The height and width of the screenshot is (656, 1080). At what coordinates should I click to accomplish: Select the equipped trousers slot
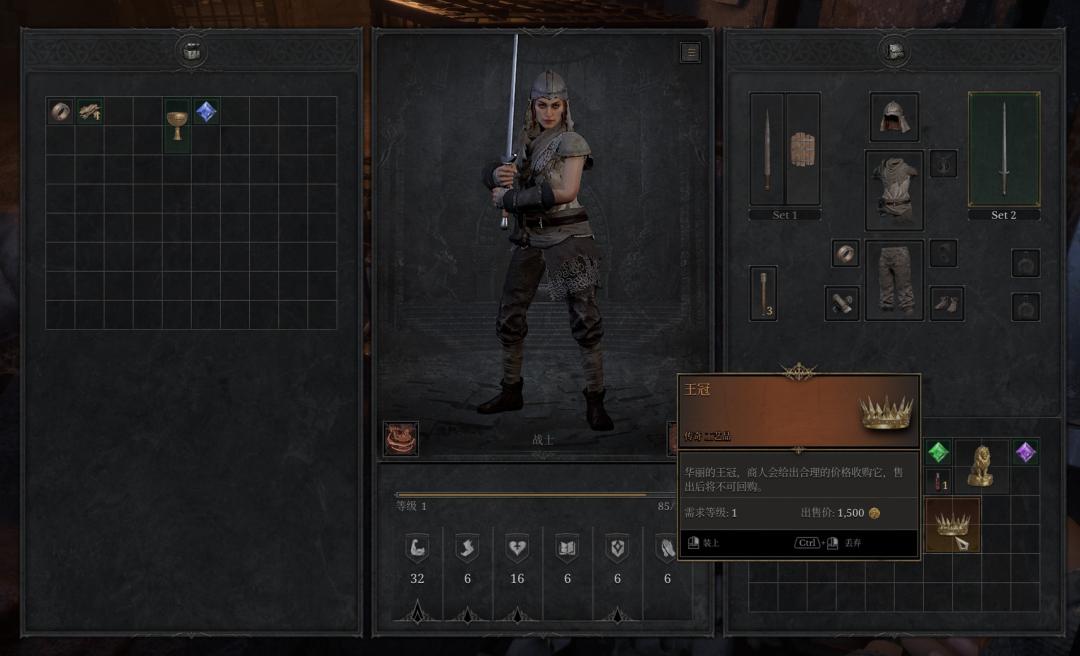point(894,280)
